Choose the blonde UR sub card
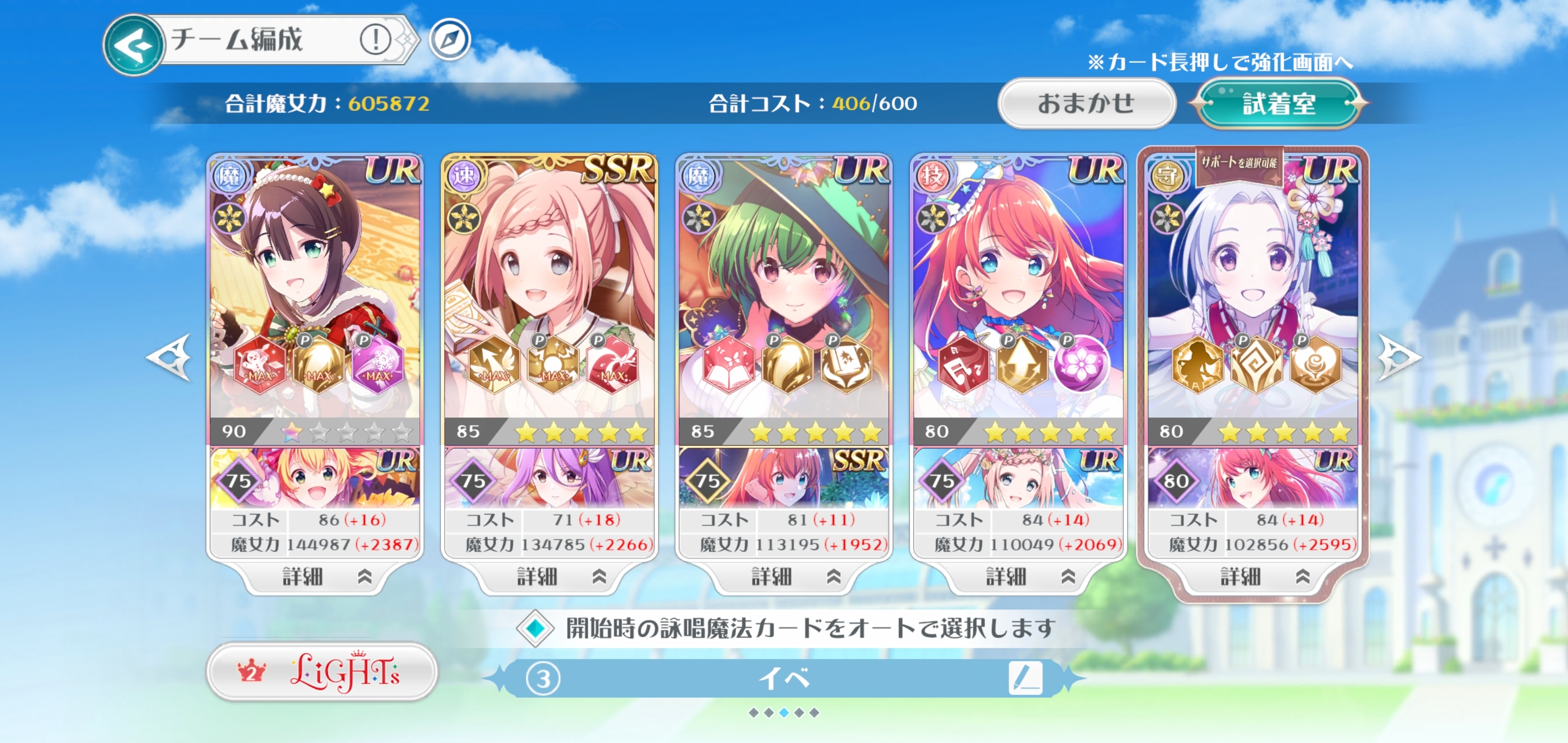This screenshot has height=743, width=1568. 315,479
